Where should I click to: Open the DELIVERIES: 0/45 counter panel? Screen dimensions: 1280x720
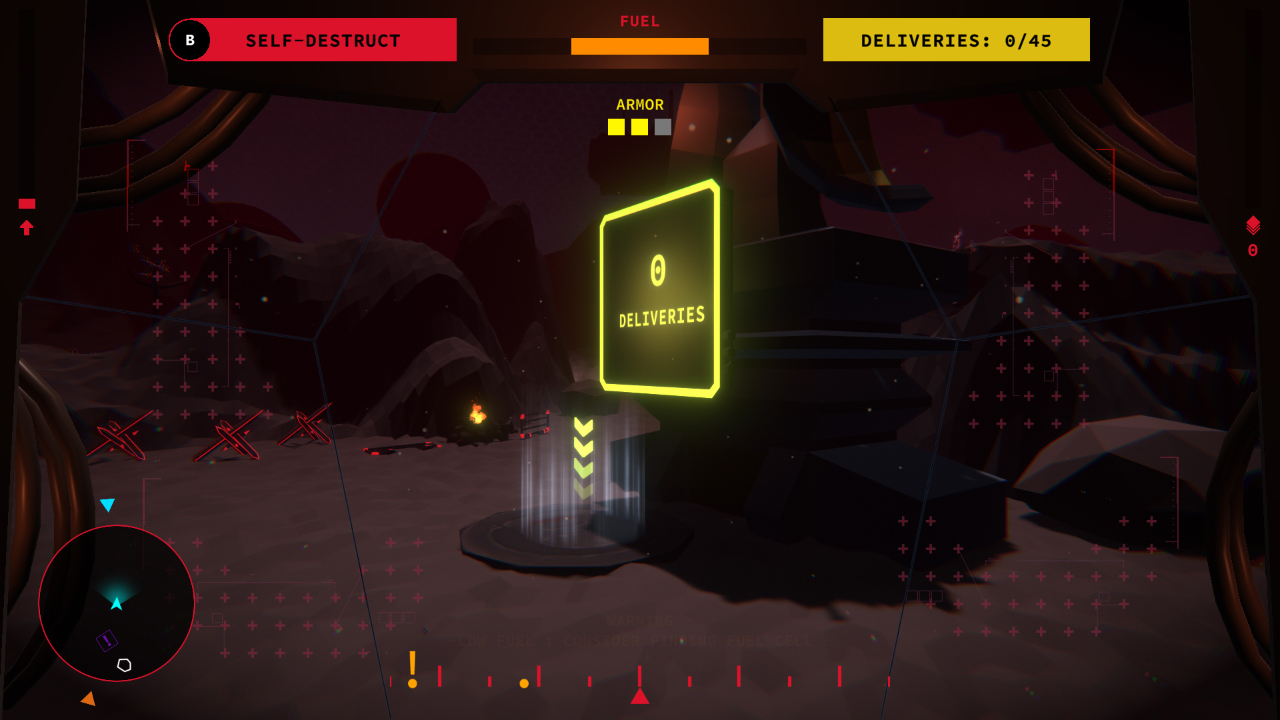[x=955, y=39]
